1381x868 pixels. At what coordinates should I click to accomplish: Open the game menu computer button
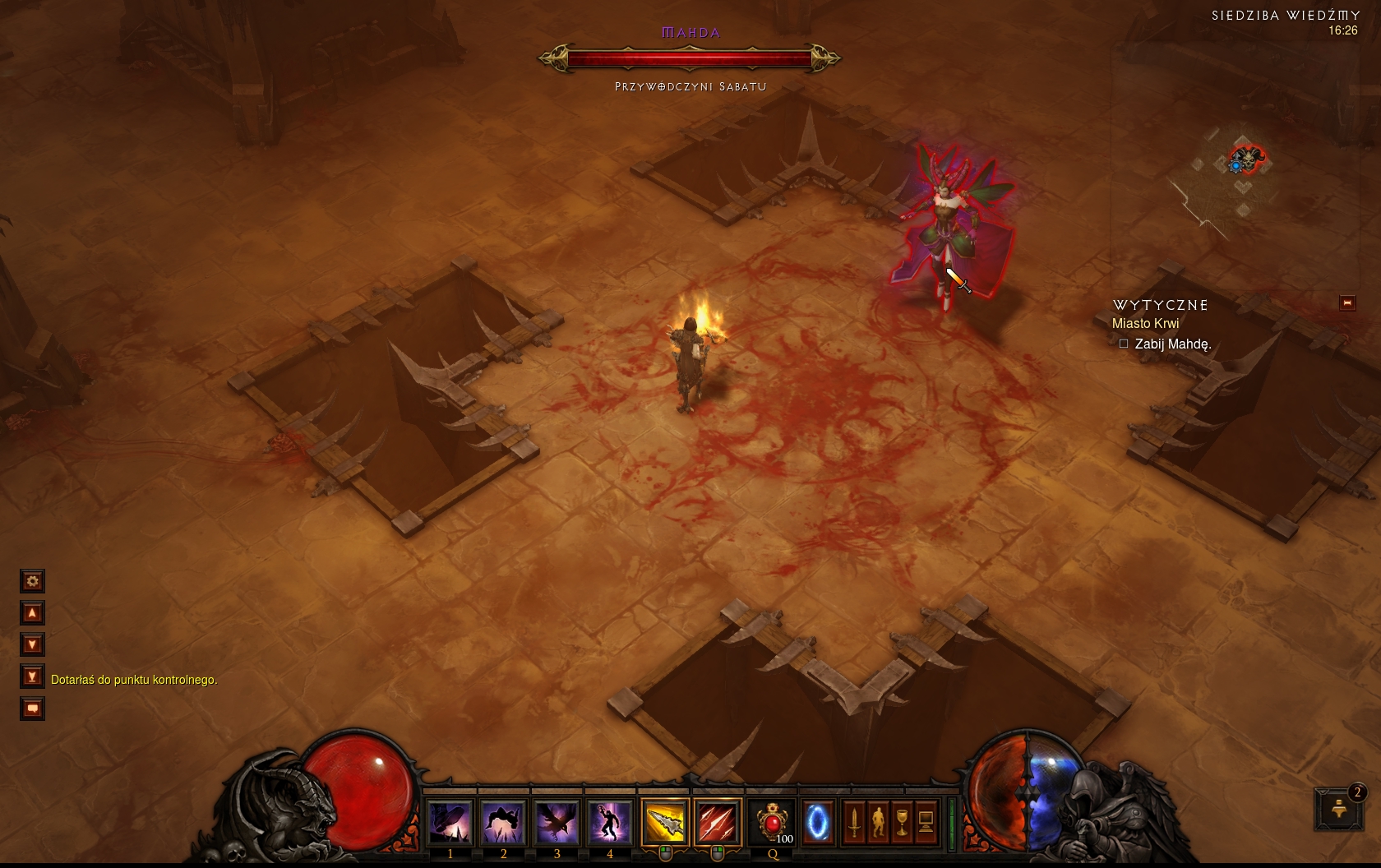[926, 821]
